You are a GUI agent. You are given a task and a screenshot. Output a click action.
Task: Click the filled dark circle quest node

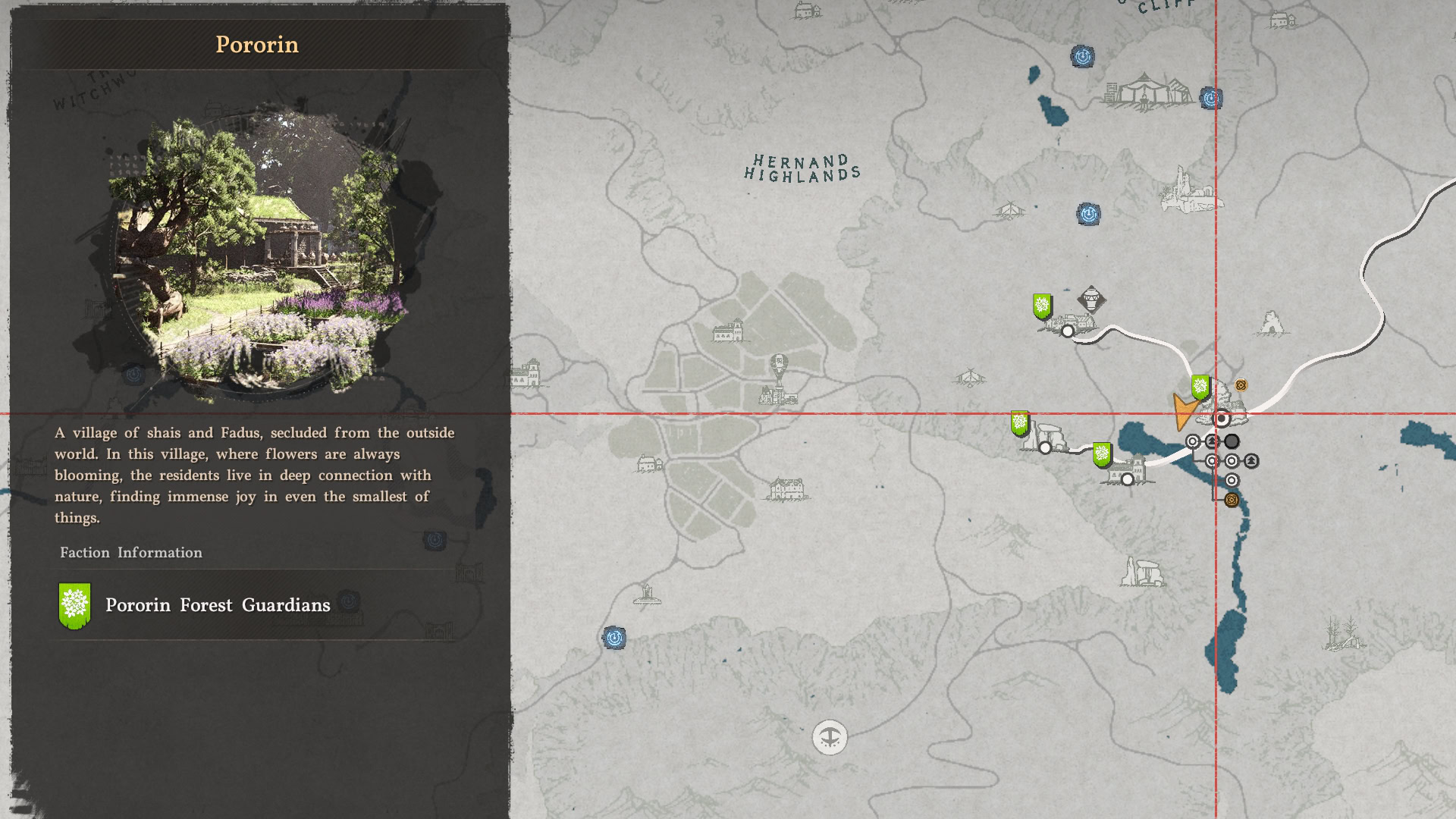(x=1232, y=441)
